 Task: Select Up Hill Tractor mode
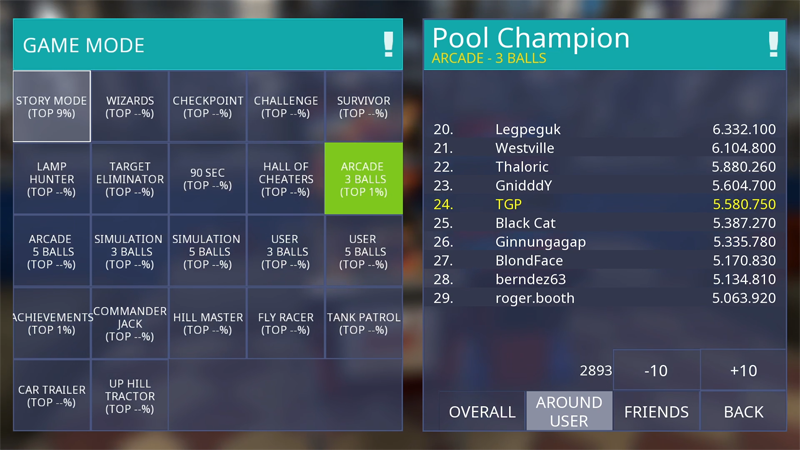(x=130, y=396)
